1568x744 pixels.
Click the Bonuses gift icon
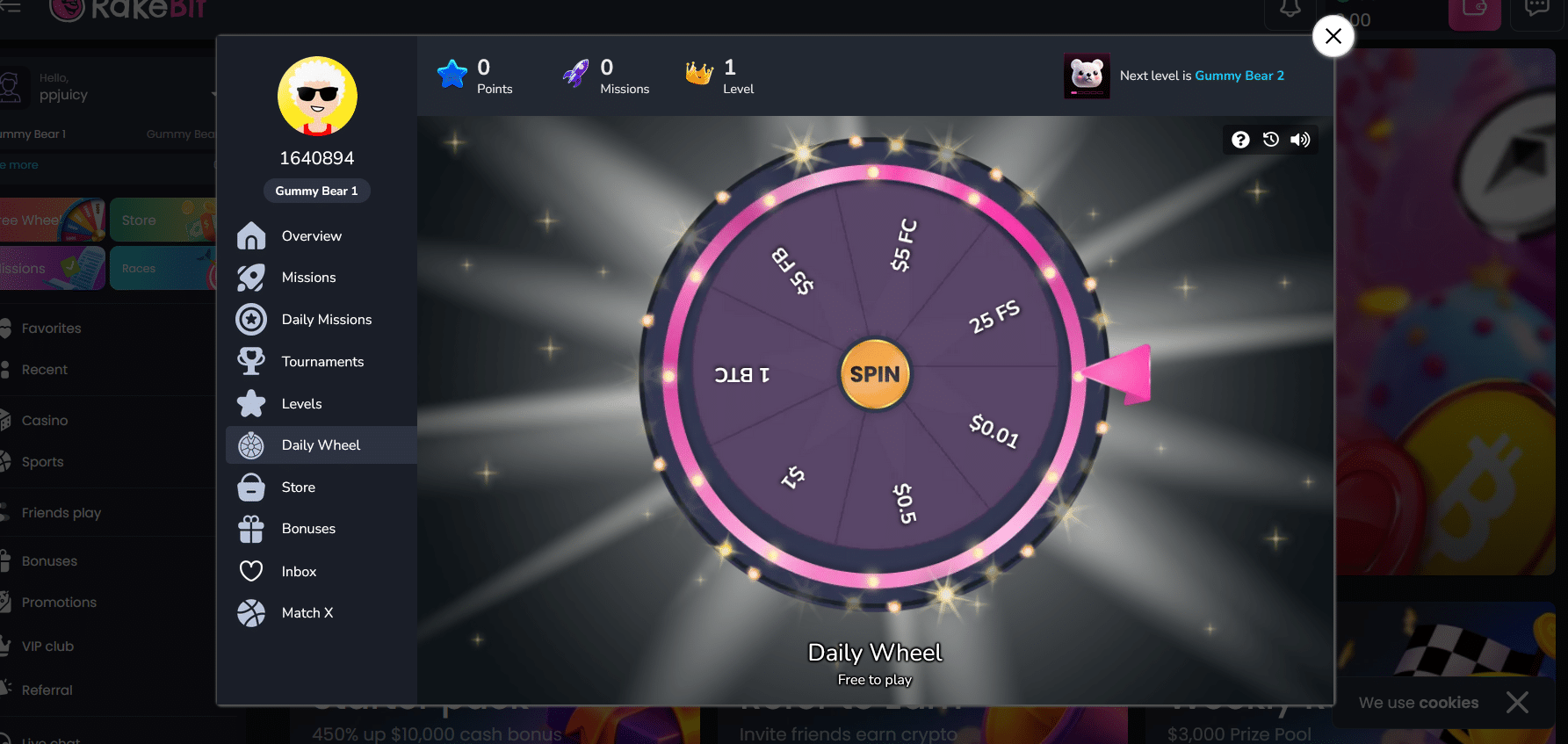coord(251,528)
